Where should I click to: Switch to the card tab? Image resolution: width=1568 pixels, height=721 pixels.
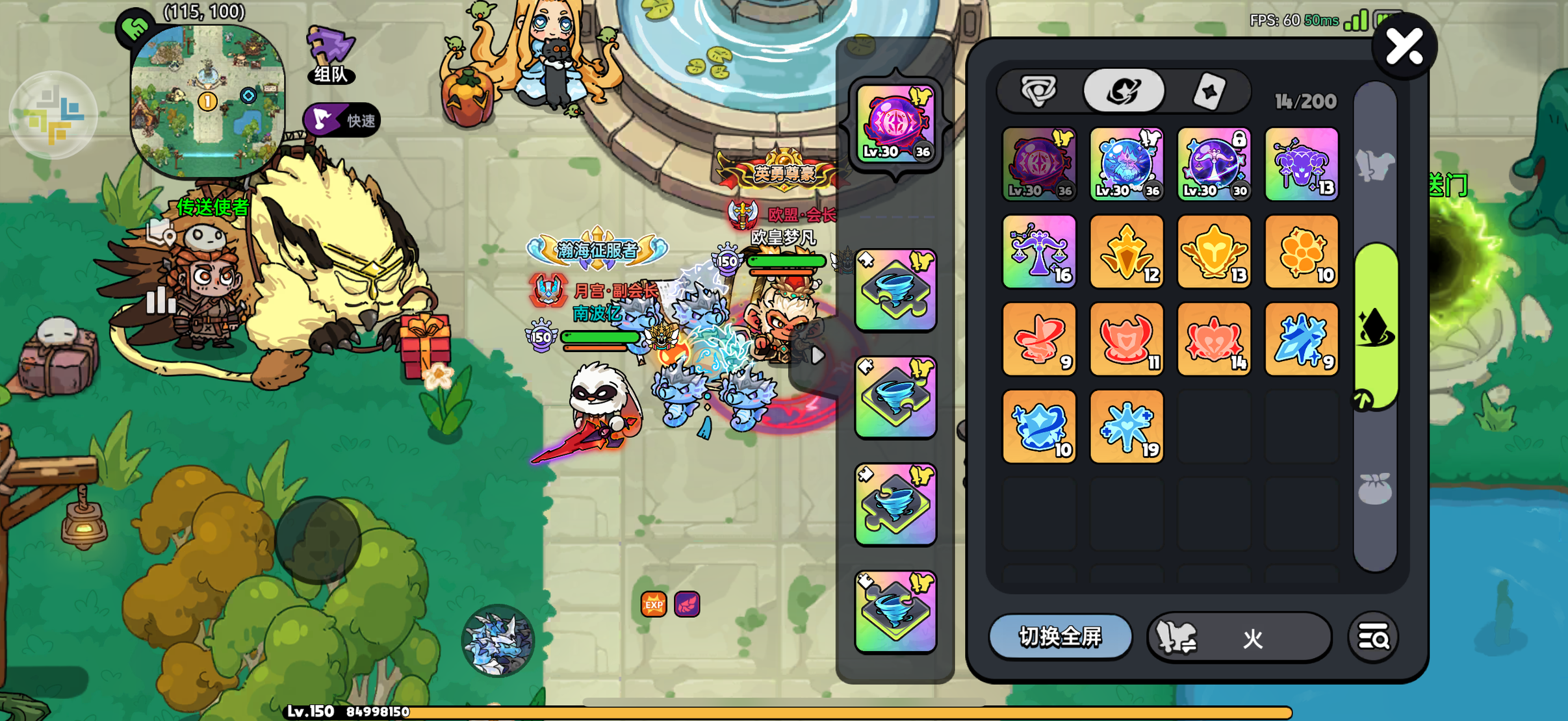(1209, 92)
